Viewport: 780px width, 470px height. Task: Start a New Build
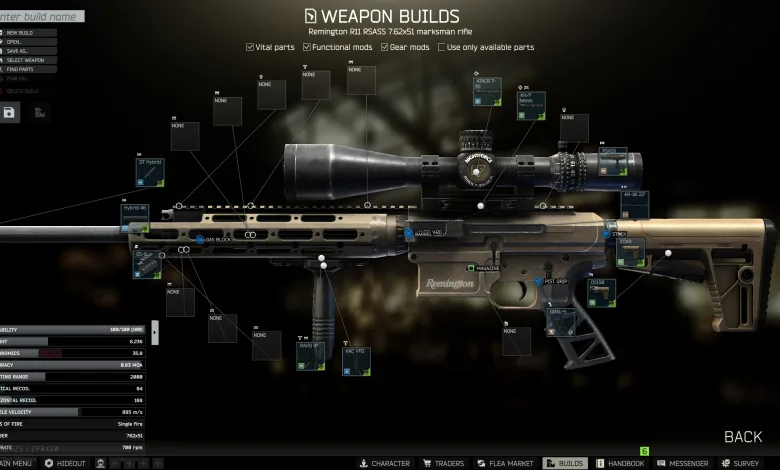[20, 32]
